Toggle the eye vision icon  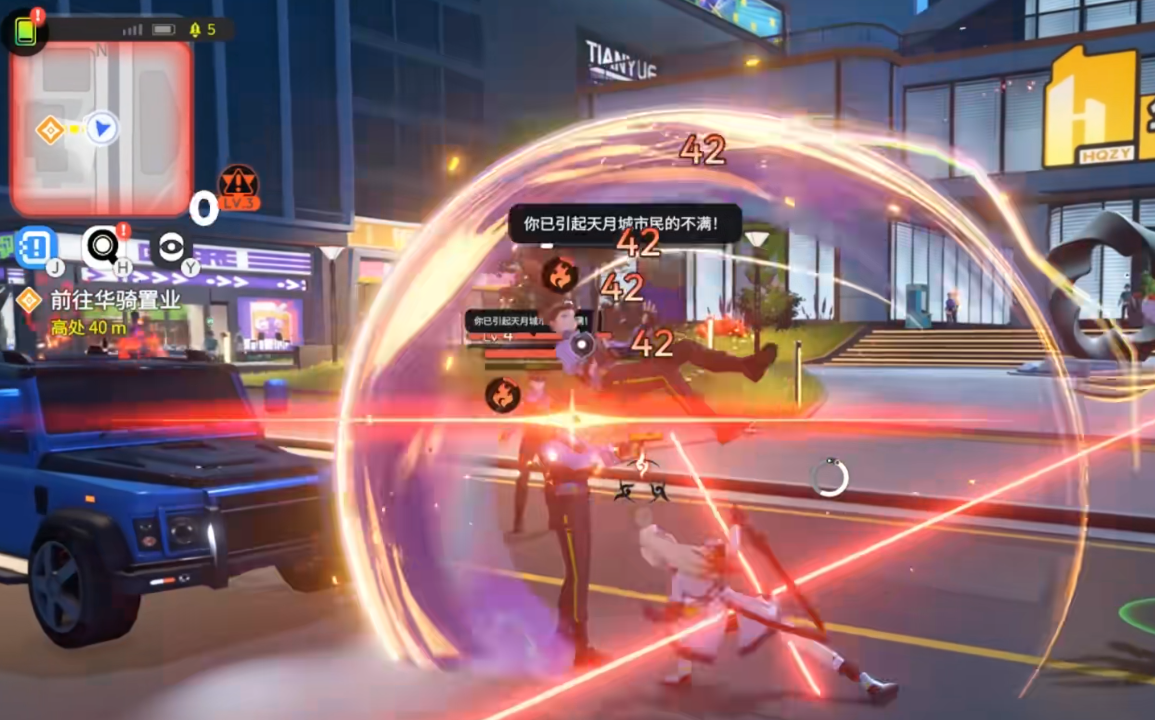(x=171, y=248)
